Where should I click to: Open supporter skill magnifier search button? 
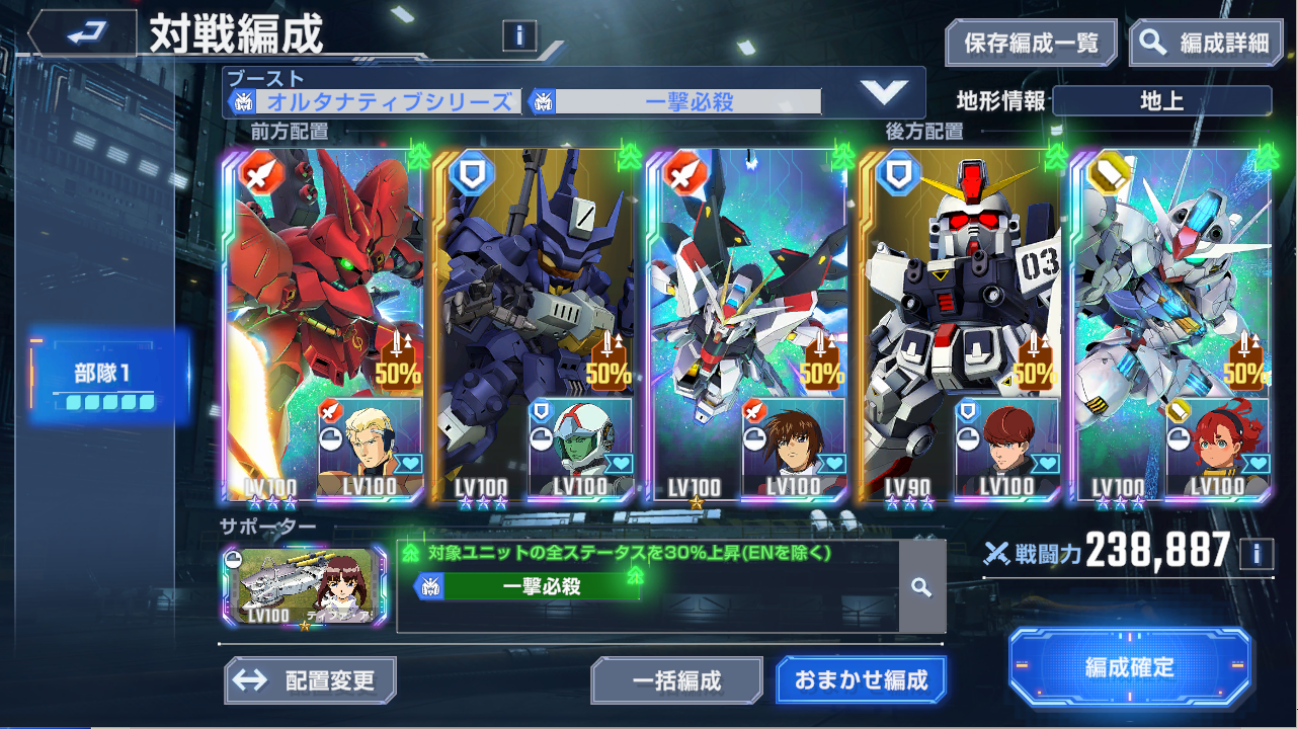[x=921, y=588]
